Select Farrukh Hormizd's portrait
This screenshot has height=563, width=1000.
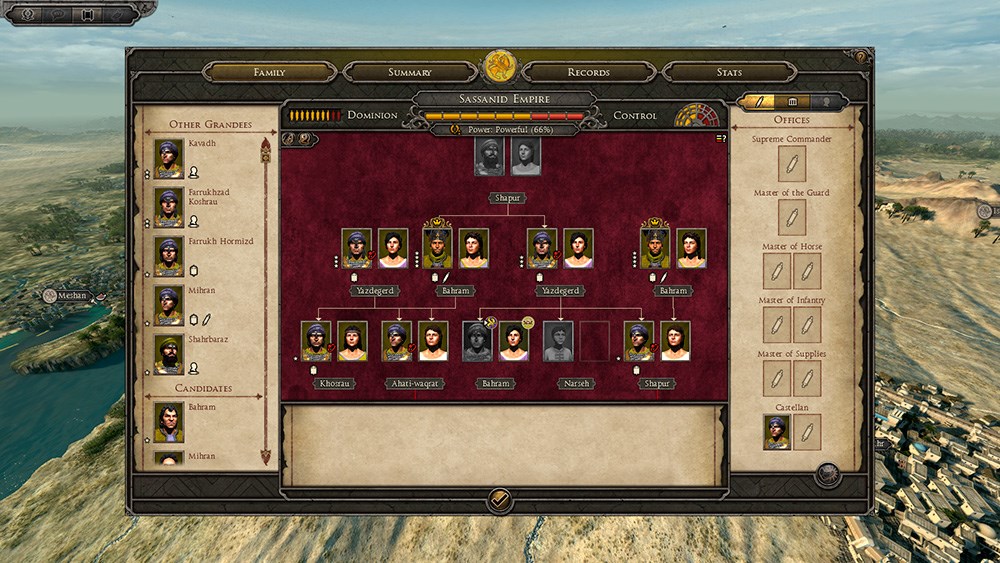tap(169, 256)
